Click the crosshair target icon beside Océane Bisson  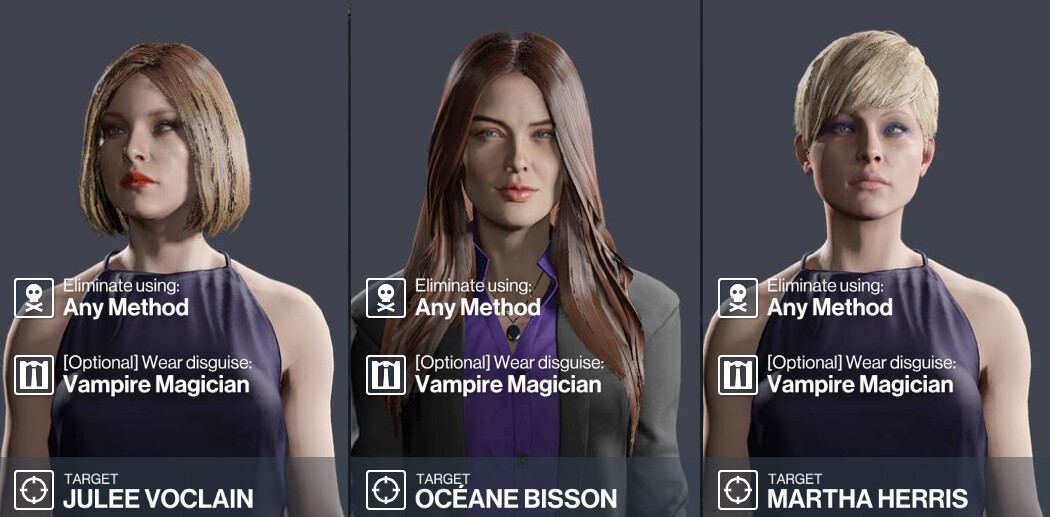pyautogui.click(x=385, y=490)
